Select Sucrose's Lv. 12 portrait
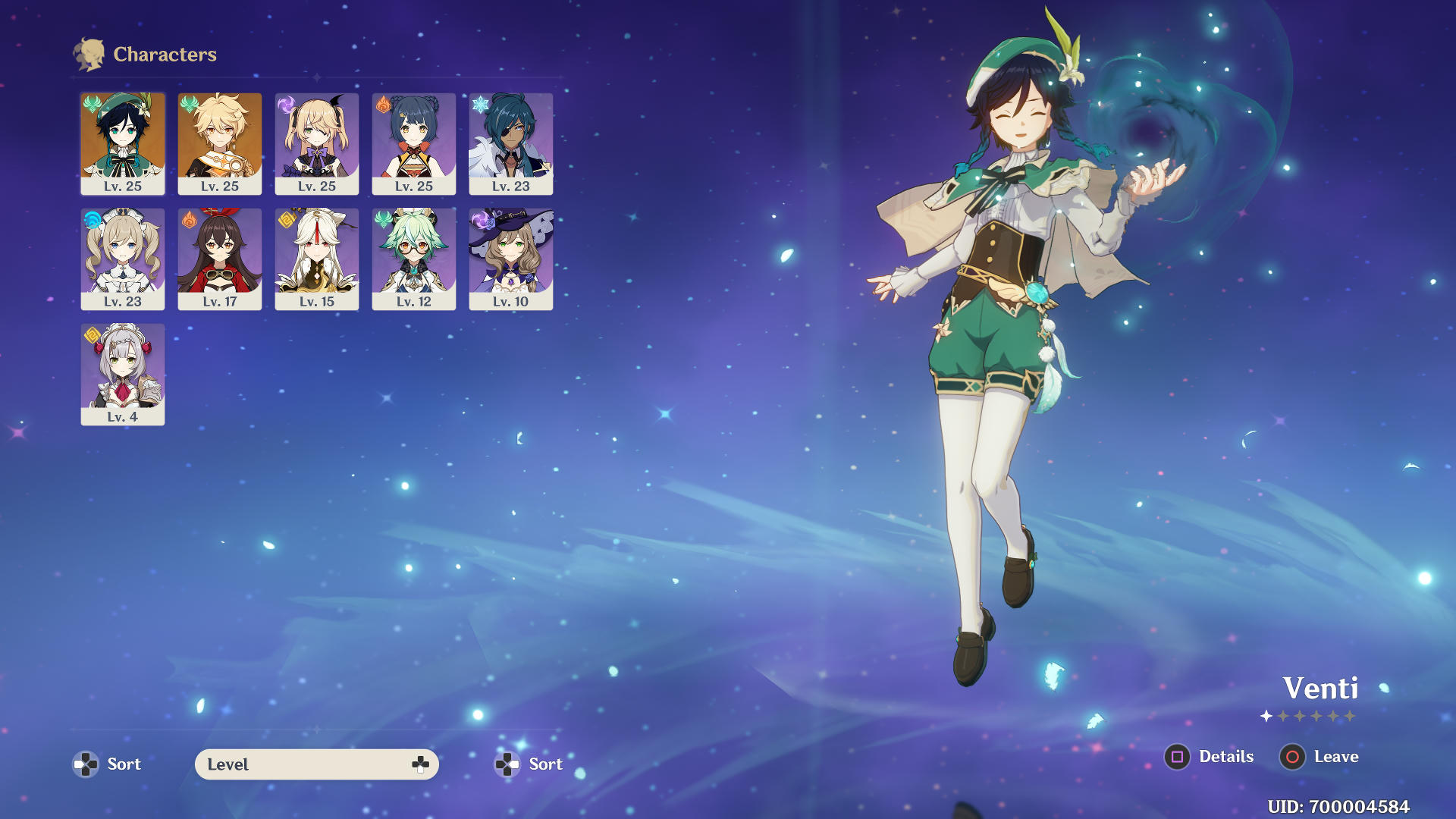 414,259
